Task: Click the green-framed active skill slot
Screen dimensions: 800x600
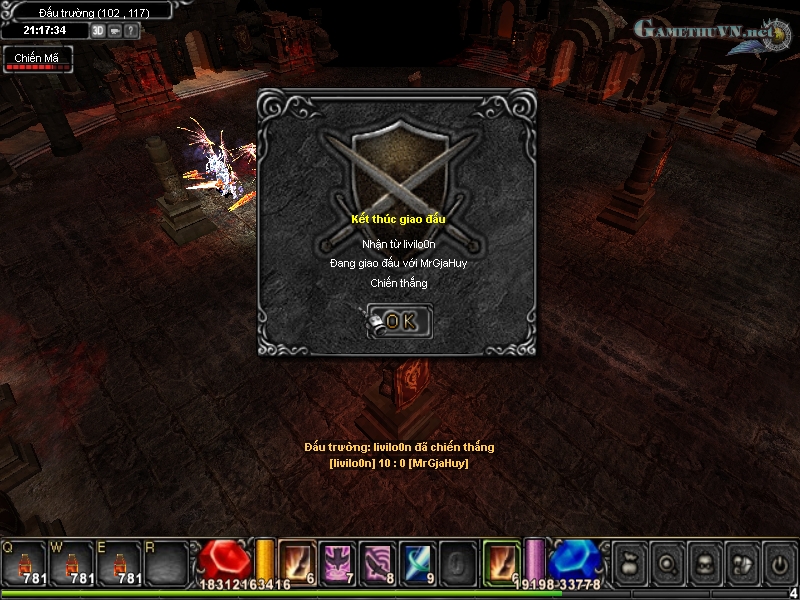Action: [501, 561]
